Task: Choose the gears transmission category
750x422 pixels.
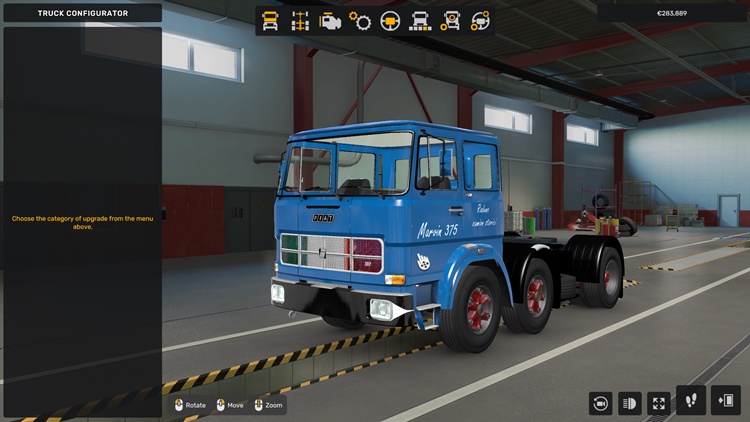Action: (359, 21)
